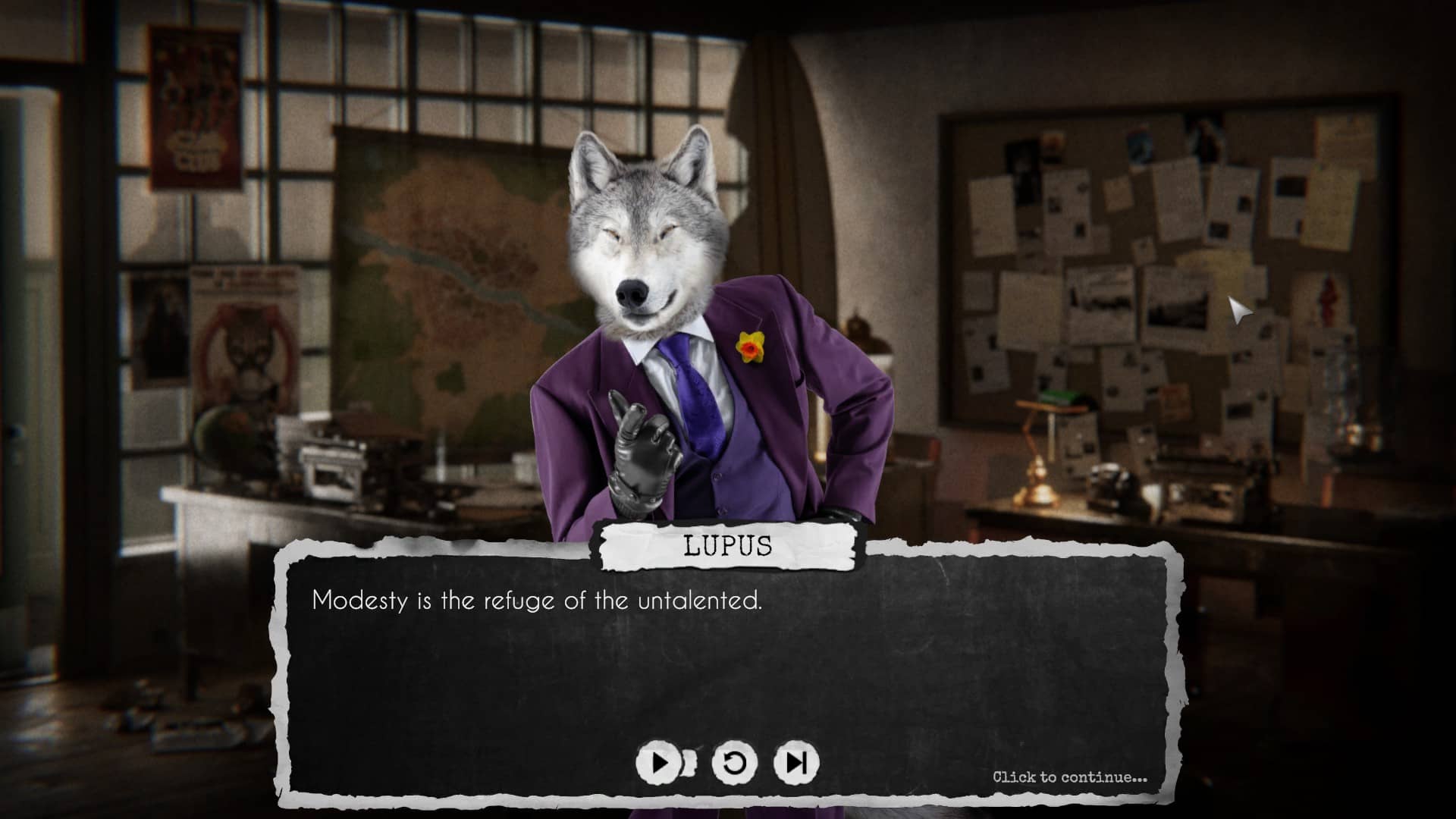The height and width of the screenshot is (819, 1456).
Task: Skip ahead with the skip-forward button
Action: 796,762
